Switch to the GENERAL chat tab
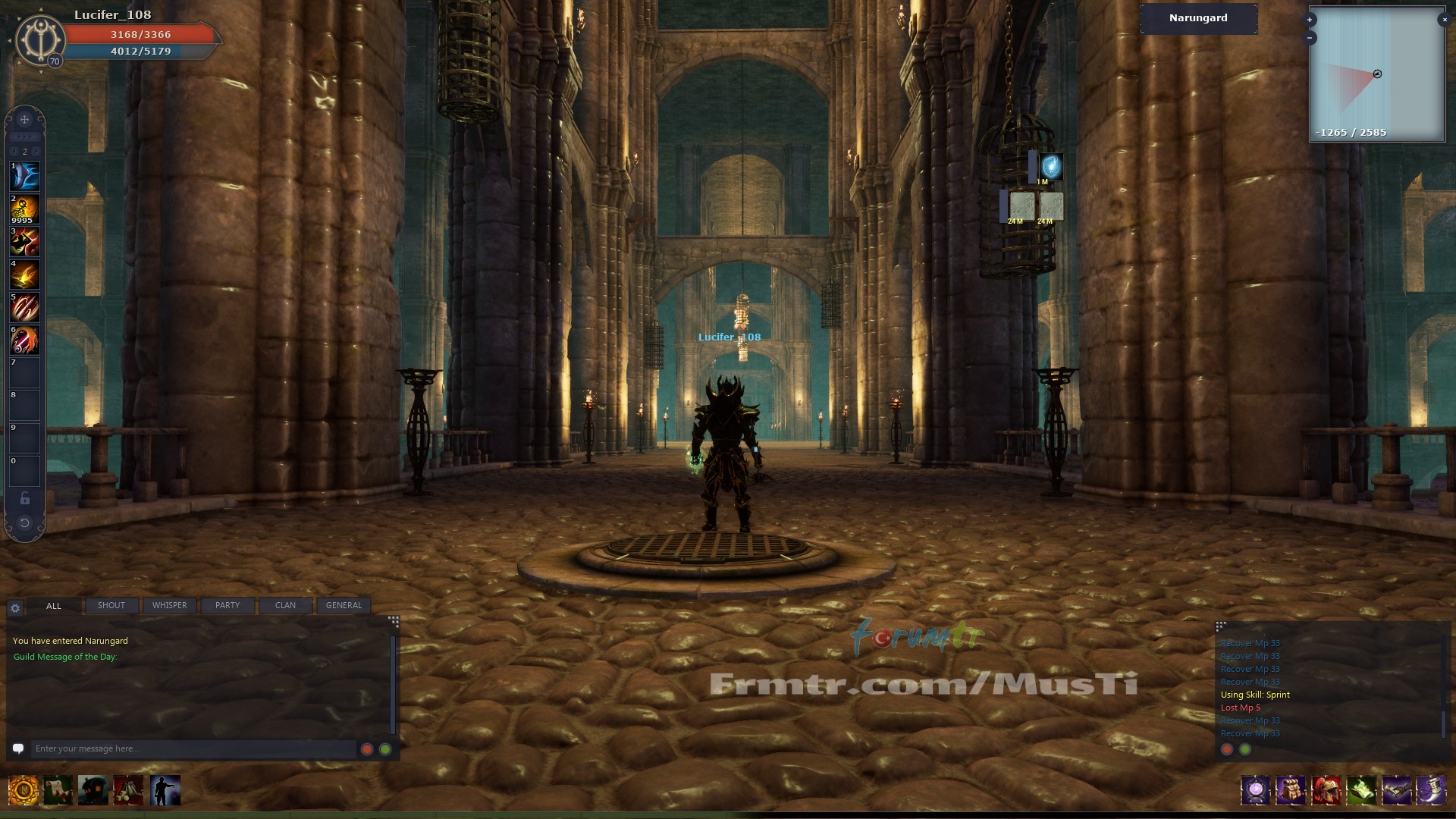Image resolution: width=1456 pixels, height=819 pixels. (x=344, y=605)
